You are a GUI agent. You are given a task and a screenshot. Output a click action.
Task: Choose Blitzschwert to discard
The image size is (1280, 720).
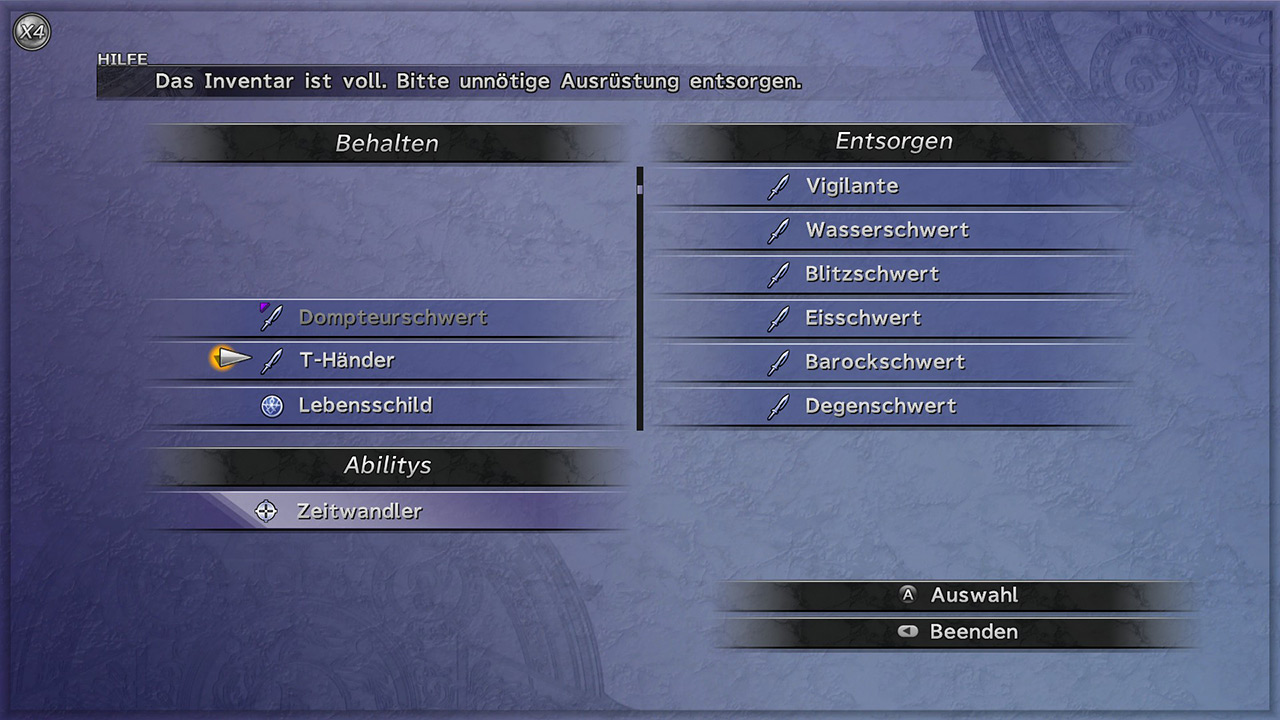click(872, 274)
